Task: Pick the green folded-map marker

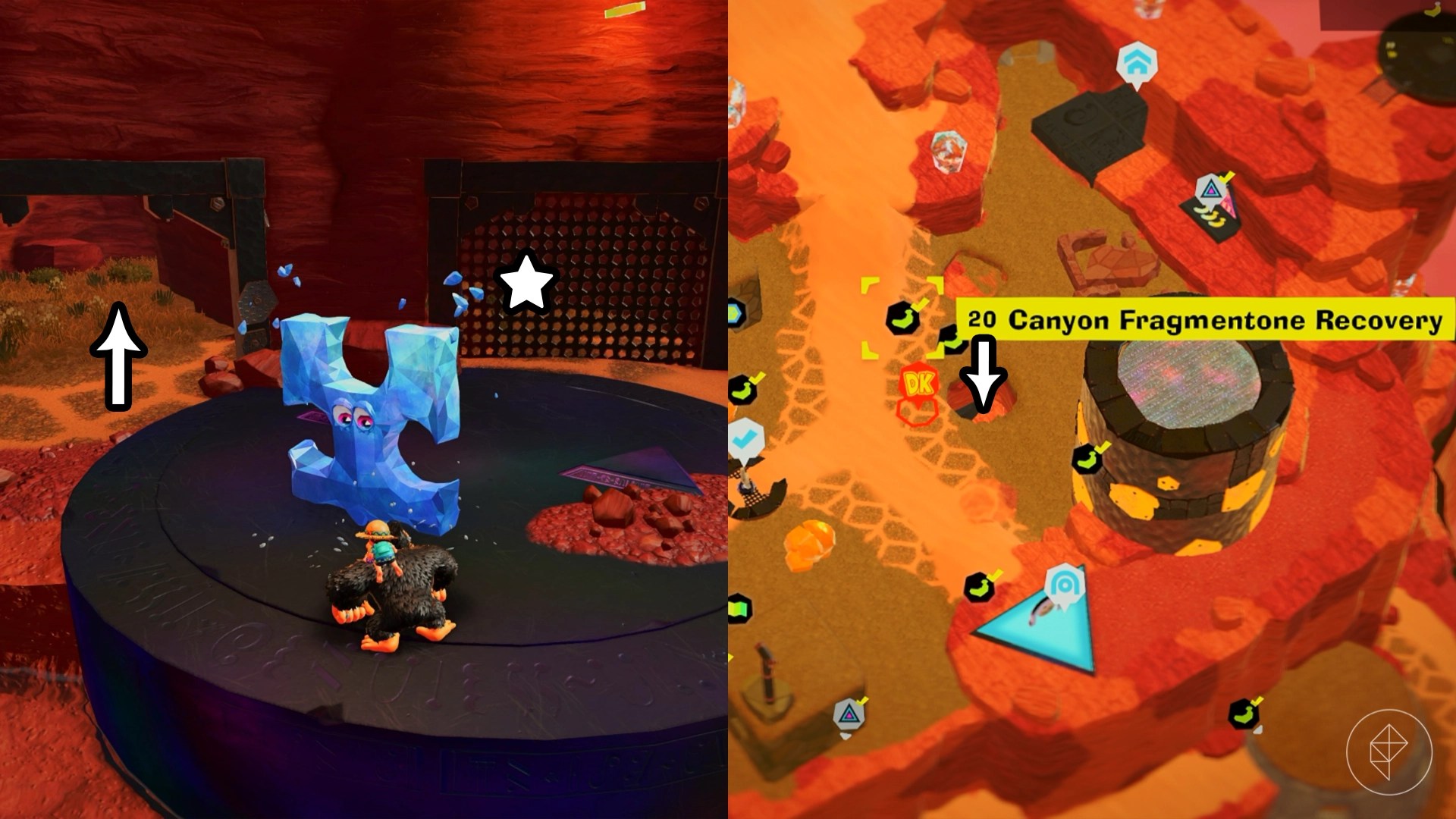Action: [738, 608]
